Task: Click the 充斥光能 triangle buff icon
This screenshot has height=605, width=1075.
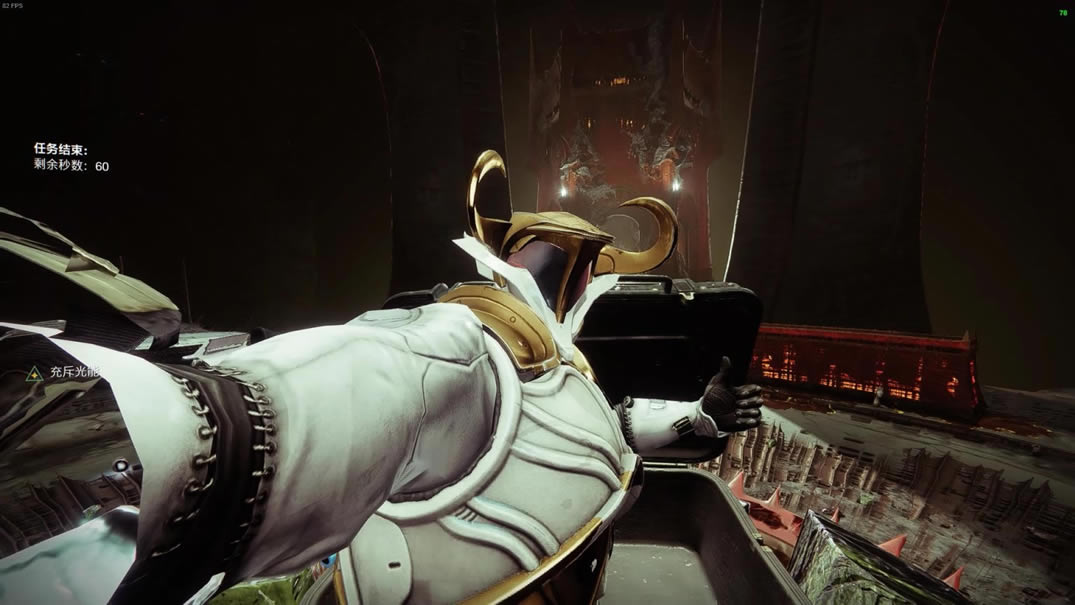Action: point(35,373)
